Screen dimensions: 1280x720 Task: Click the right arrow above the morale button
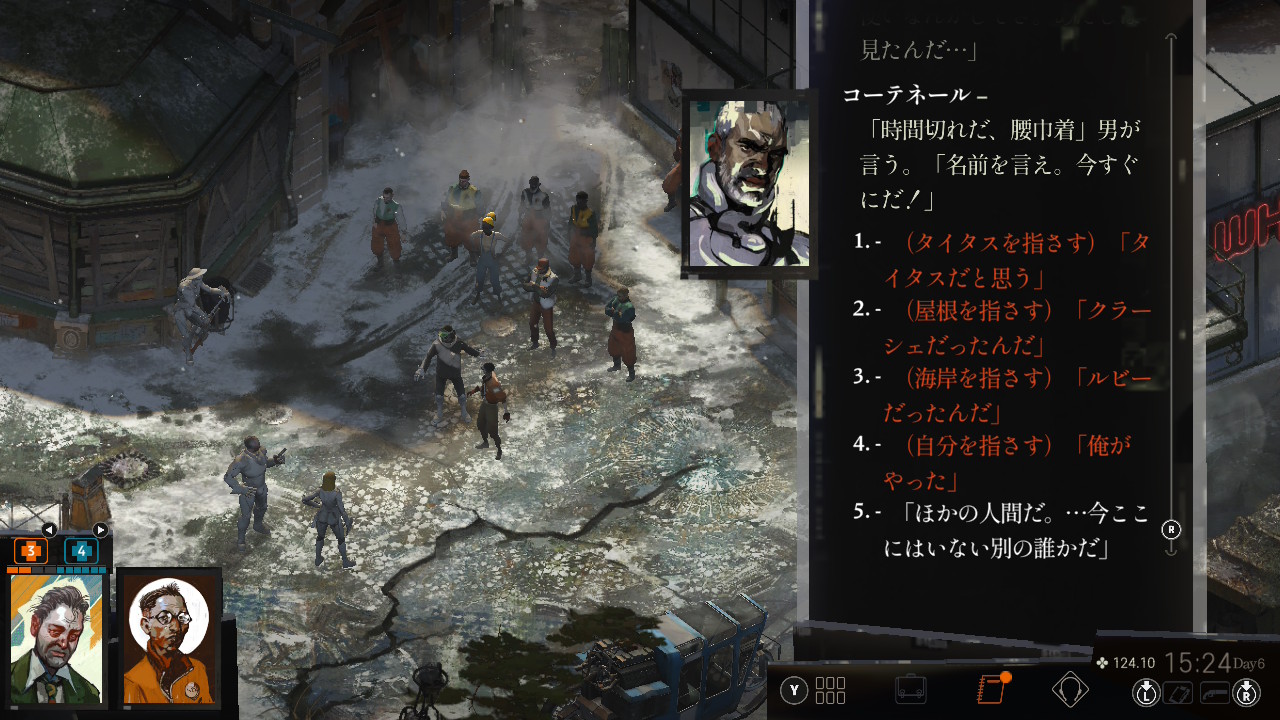pos(100,530)
